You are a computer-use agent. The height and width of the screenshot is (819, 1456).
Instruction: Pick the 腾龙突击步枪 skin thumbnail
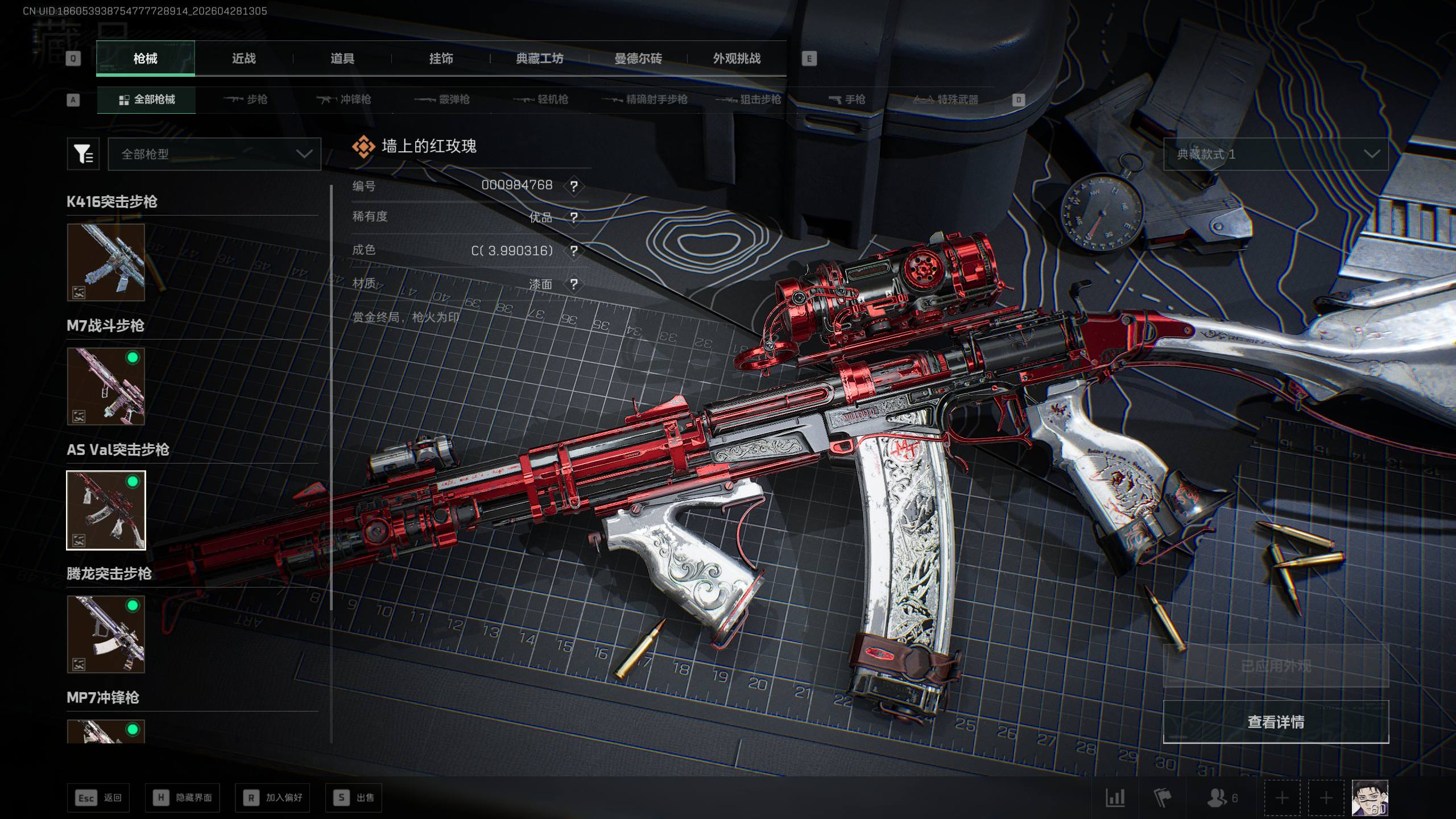(106, 634)
